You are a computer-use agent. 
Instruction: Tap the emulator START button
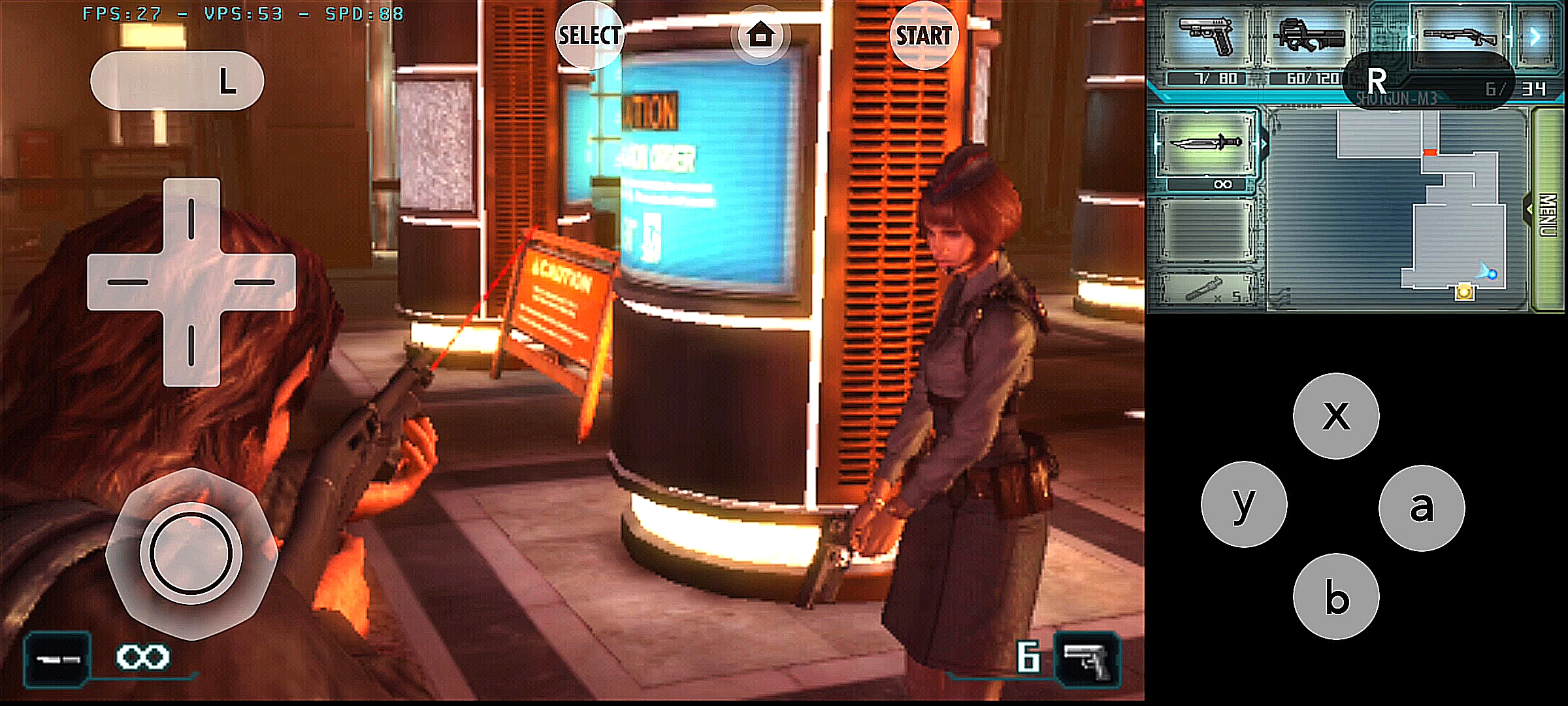click(923, 36)
